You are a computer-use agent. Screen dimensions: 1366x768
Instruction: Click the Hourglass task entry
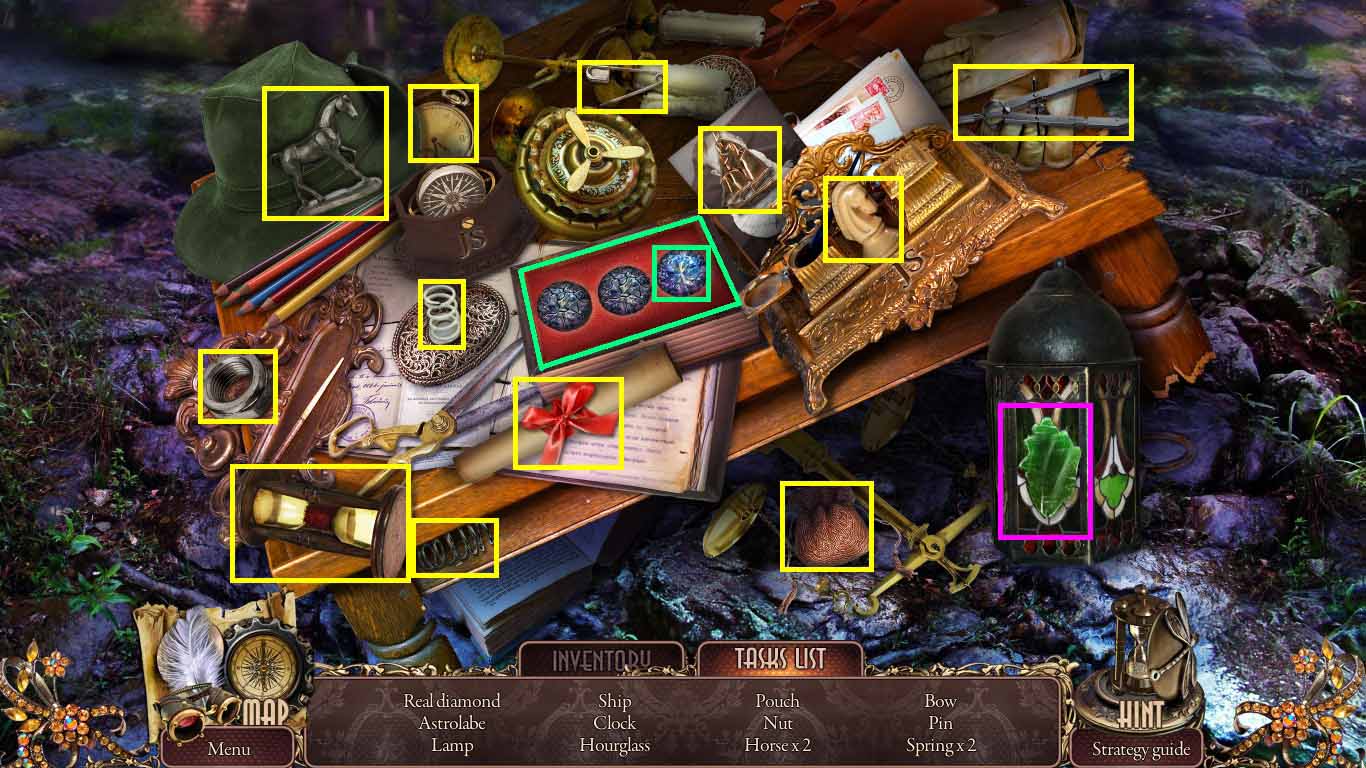click(x=613, y=745)
